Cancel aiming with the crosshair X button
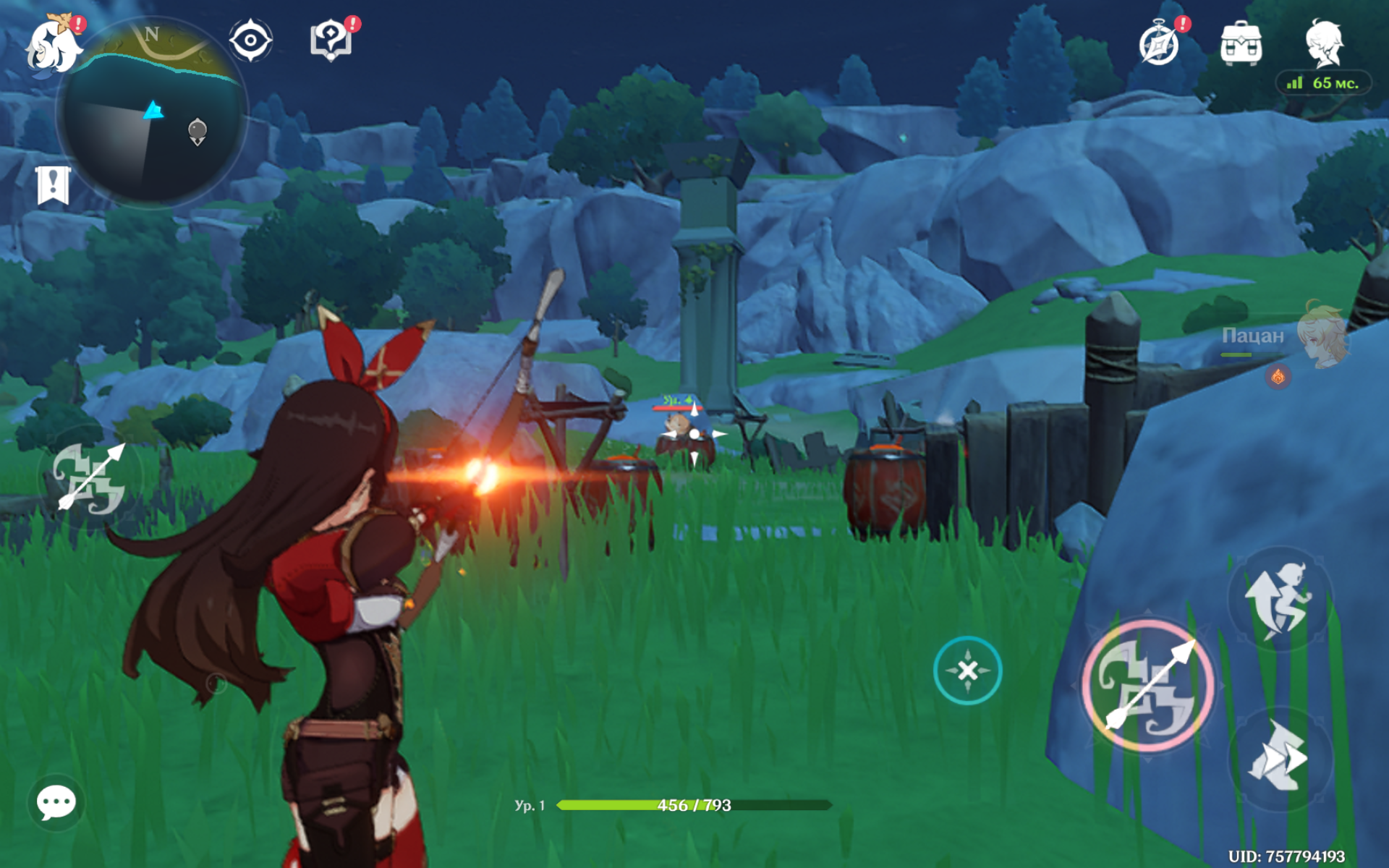 pos(967,671)
